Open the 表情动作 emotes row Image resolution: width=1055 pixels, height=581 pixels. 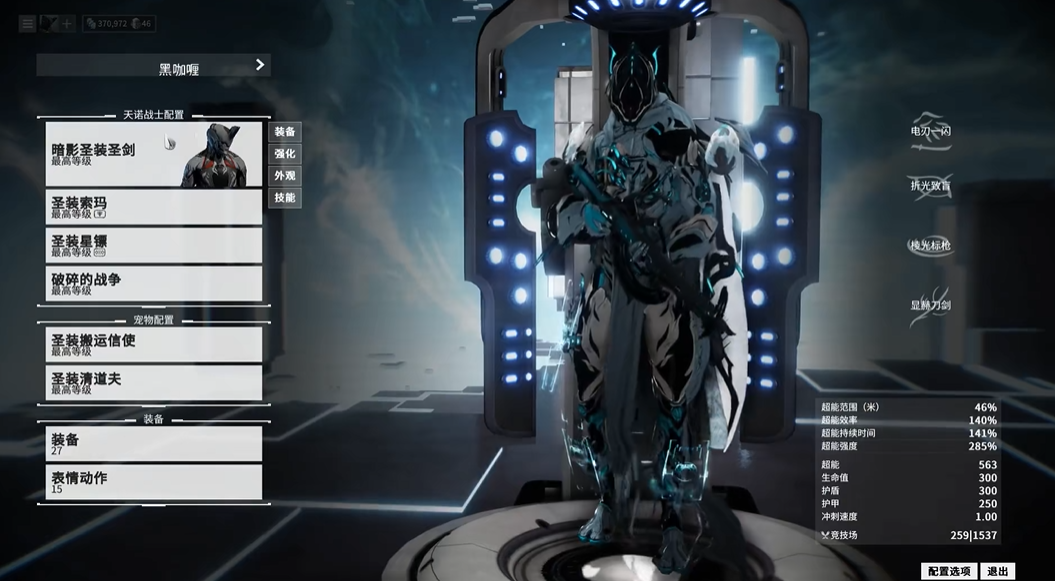pyautogui.click(x=153, y=481)
